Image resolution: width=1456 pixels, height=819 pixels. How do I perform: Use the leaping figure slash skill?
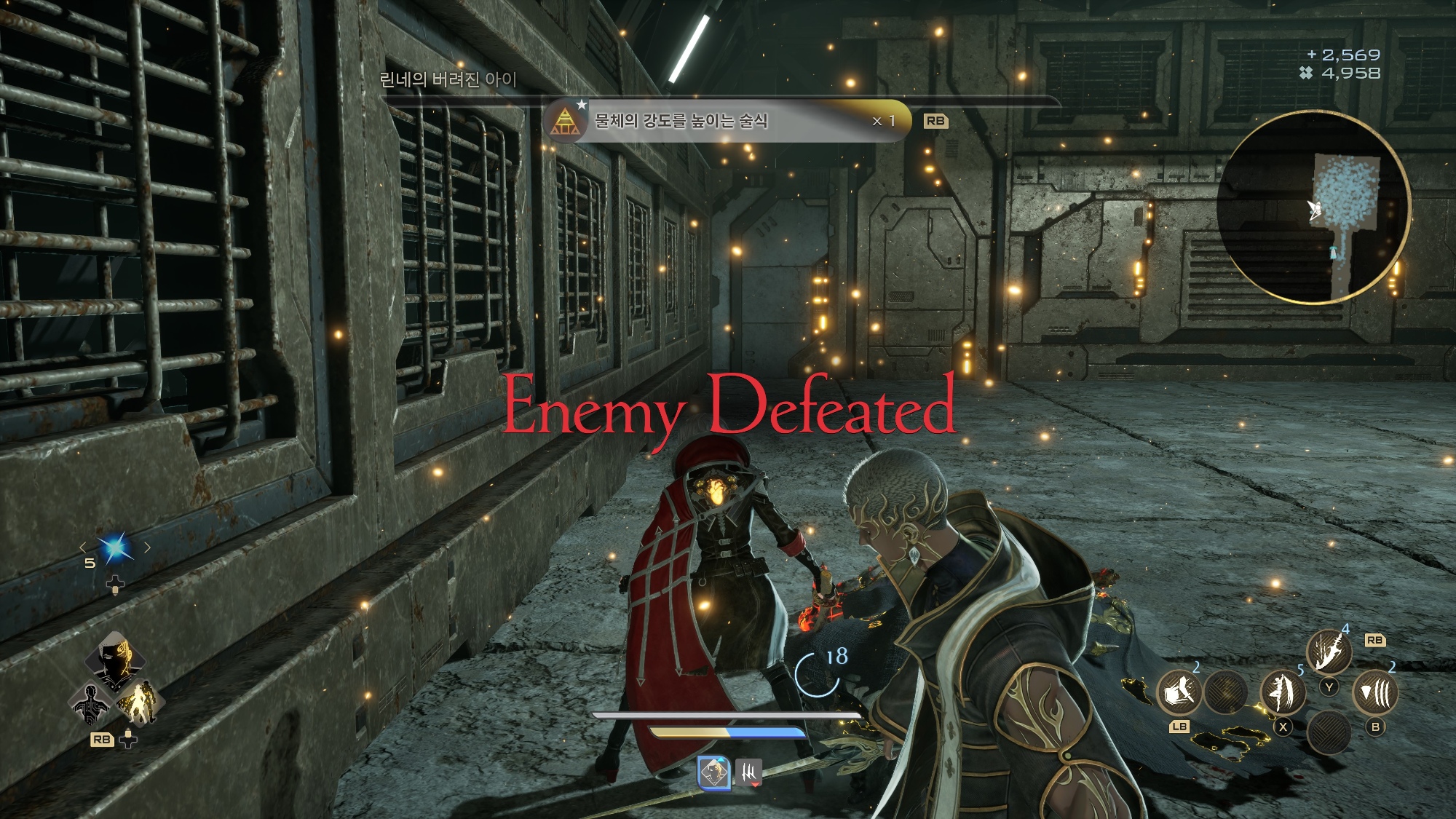tap(1282, 692)
